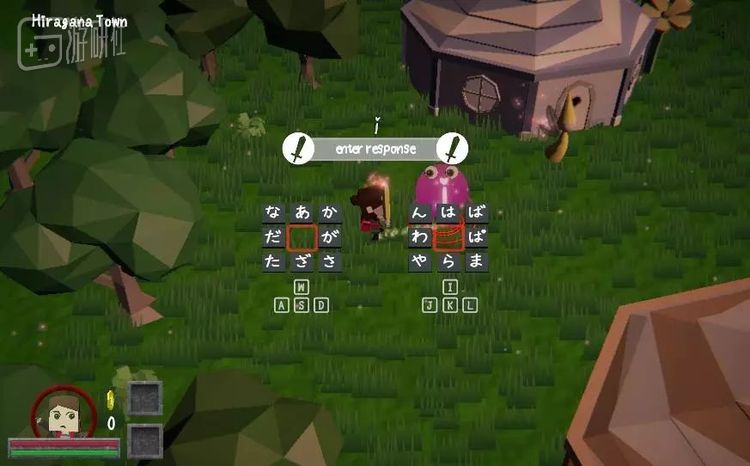Select the な kana tile

point(274,212)
